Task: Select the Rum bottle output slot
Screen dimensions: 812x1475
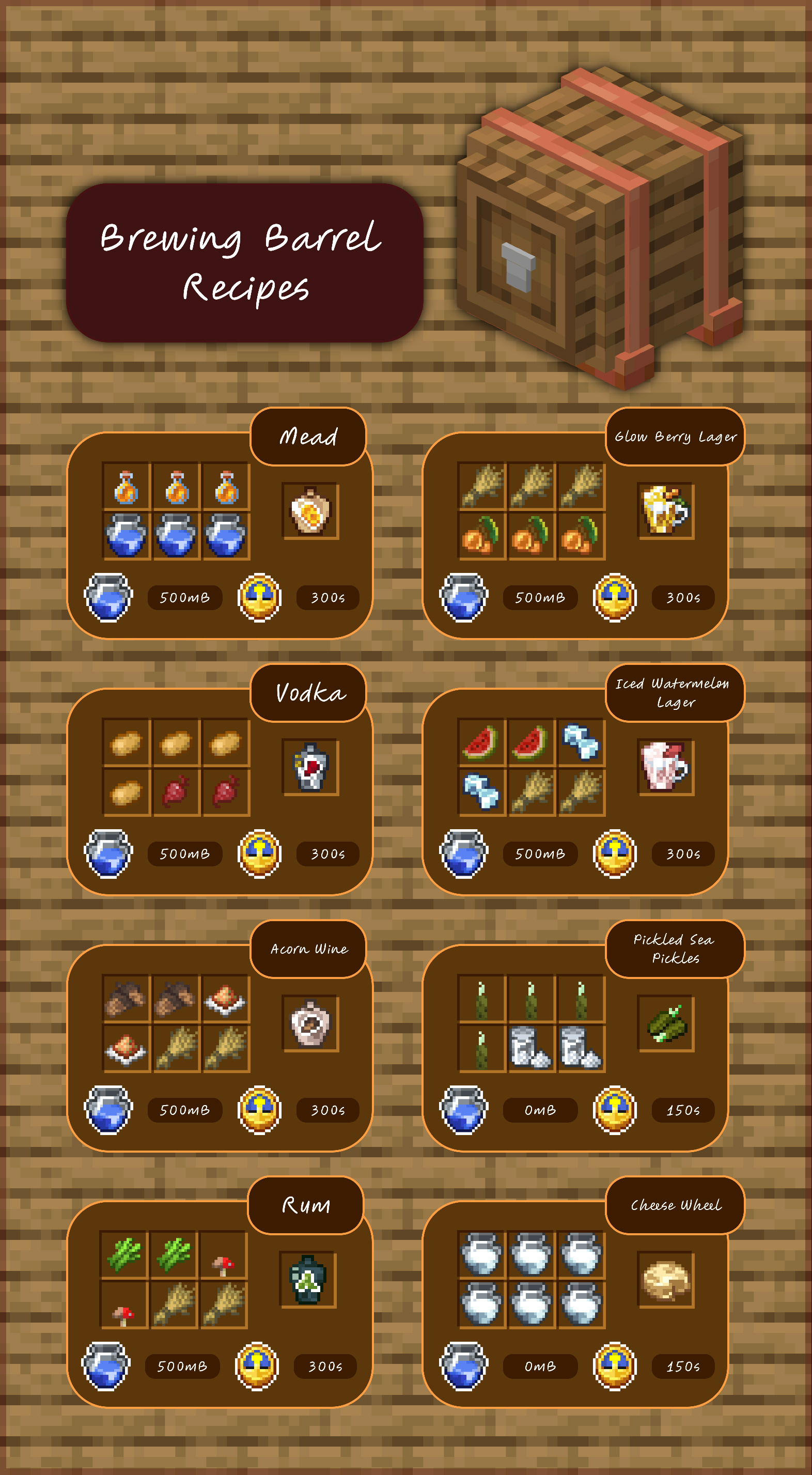Action: (x=307, y=1280)
